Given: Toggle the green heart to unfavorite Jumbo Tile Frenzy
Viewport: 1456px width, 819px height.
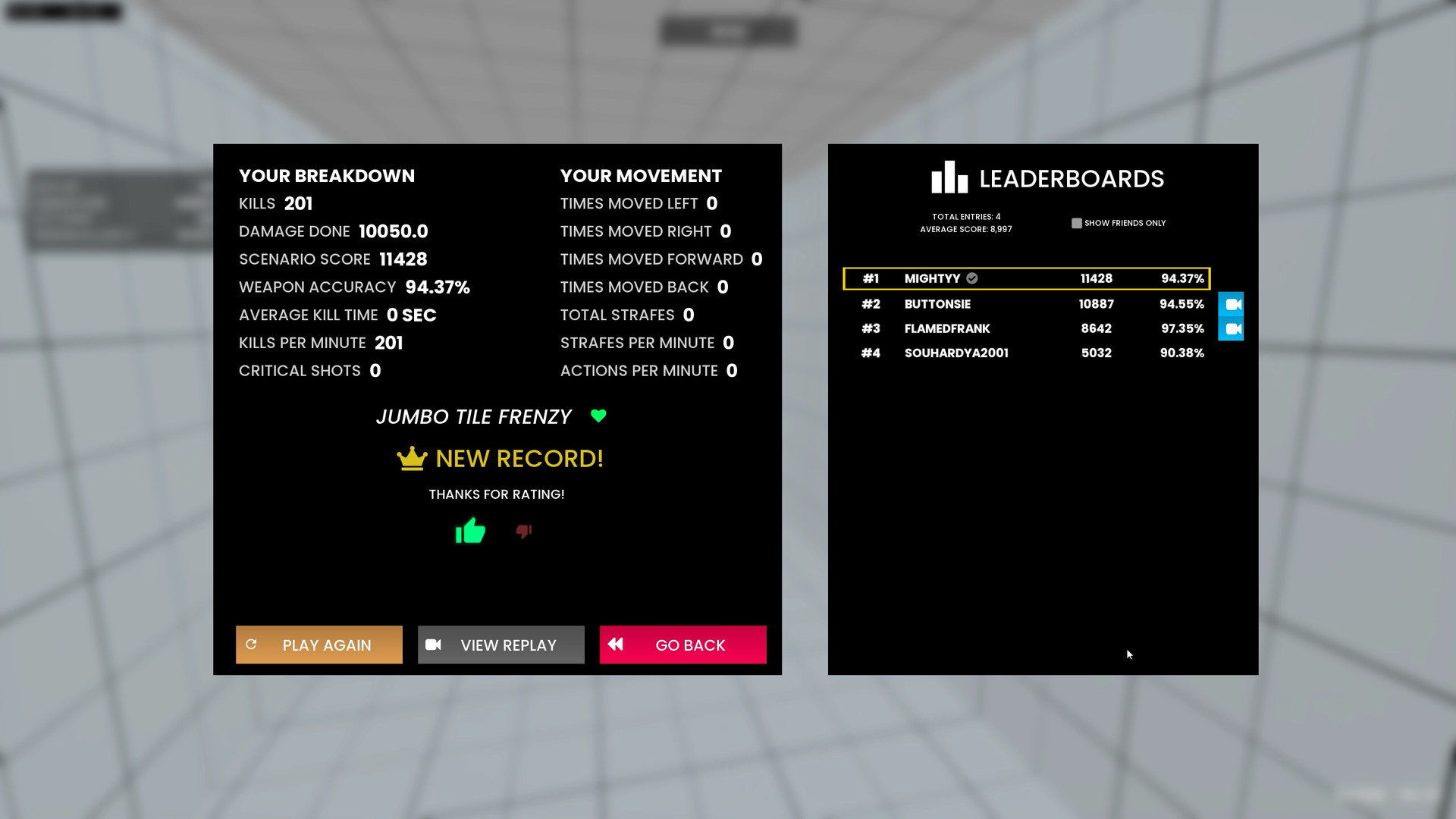Looking at the screenshot, I should tap(598, 416).
